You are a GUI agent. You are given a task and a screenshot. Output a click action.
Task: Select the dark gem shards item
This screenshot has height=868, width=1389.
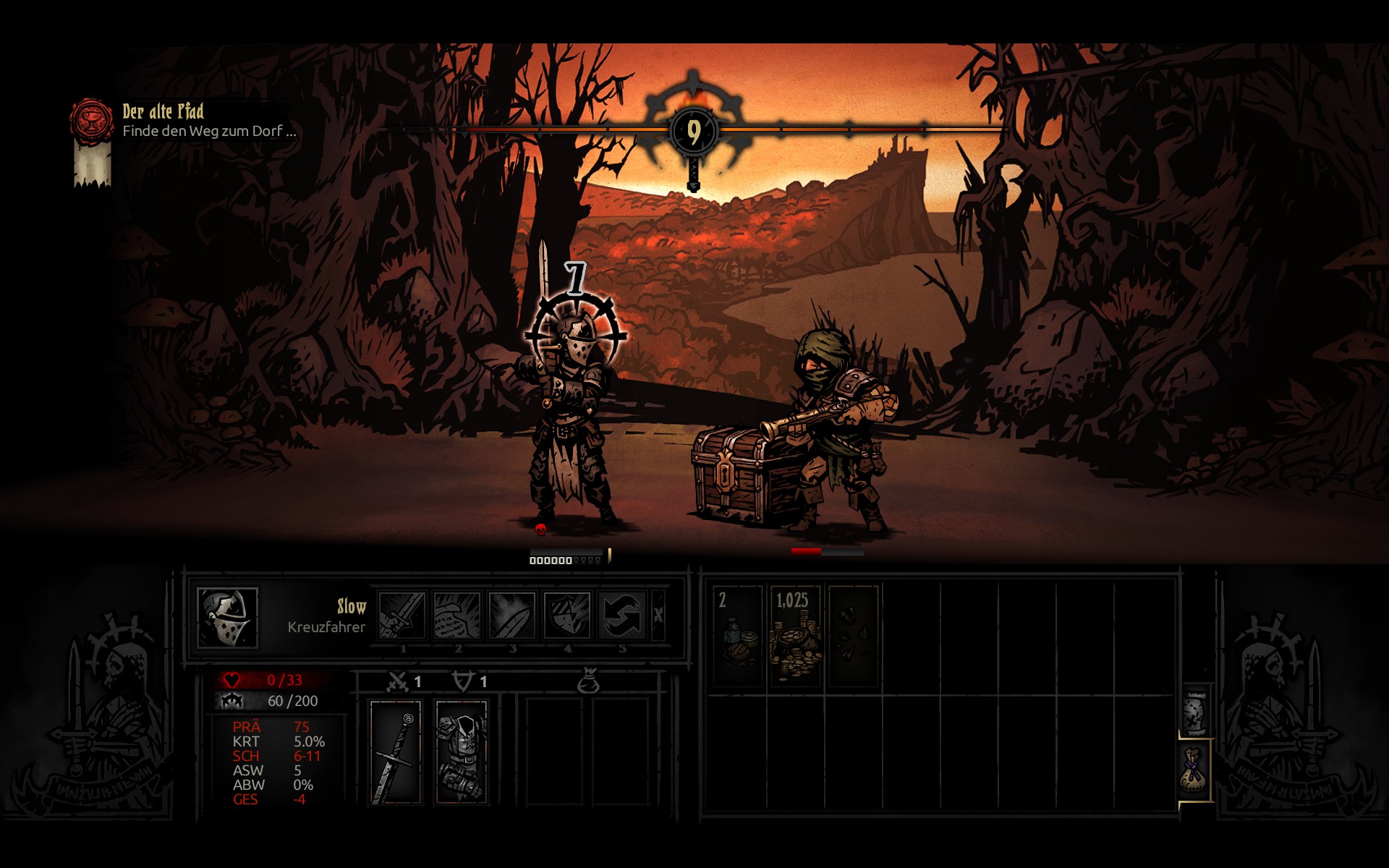coord(853,637)
